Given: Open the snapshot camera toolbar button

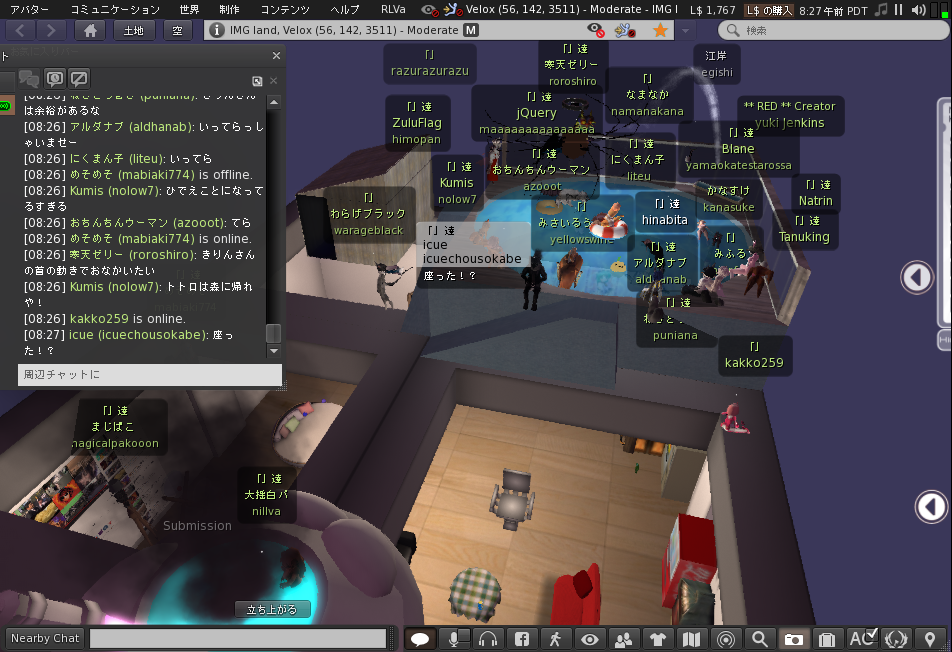Looking at the screenshot, I should pyautogui.click(x=793, y=639).
